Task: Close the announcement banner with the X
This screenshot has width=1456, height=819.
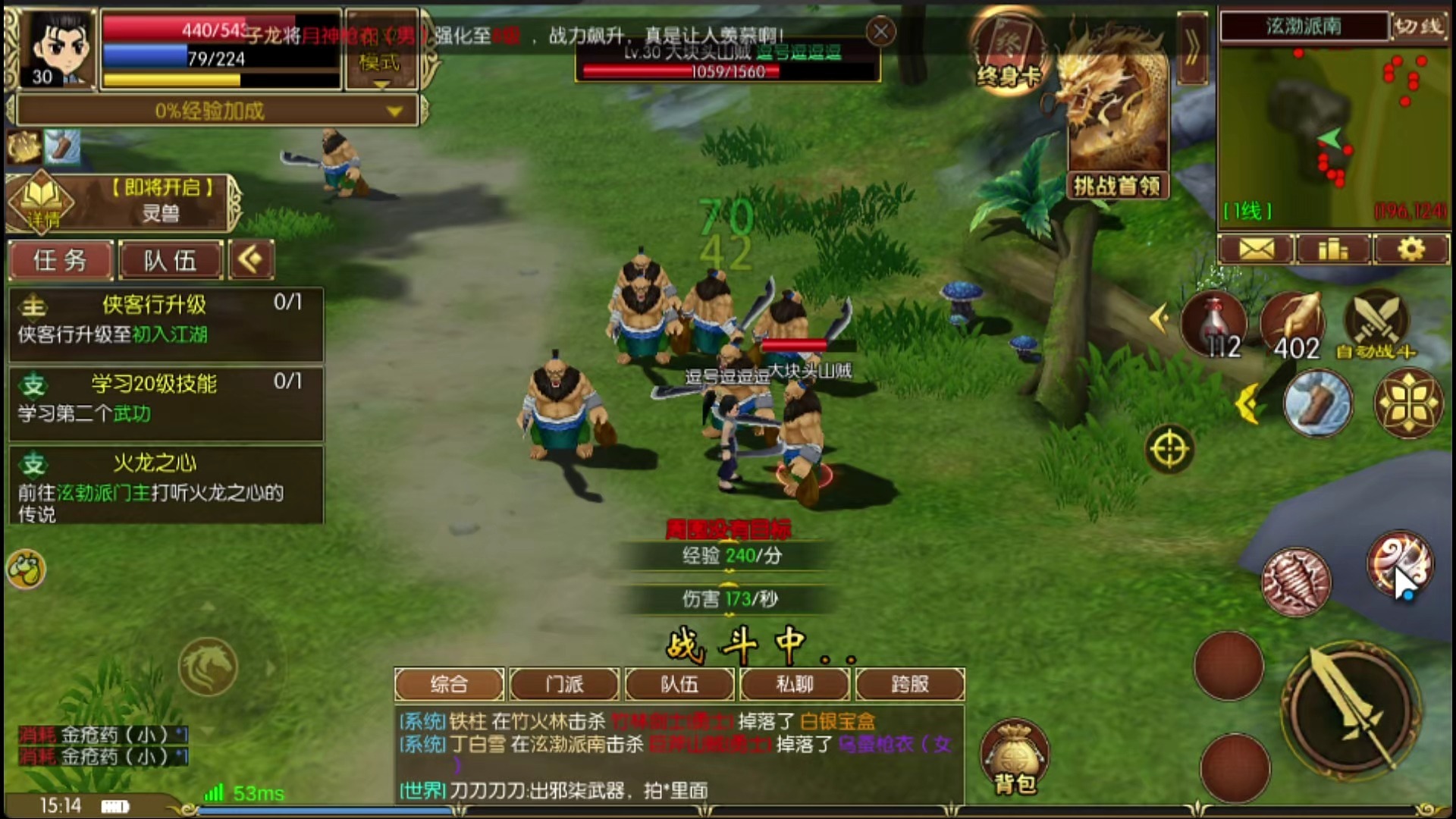Action: click(880, 32)
